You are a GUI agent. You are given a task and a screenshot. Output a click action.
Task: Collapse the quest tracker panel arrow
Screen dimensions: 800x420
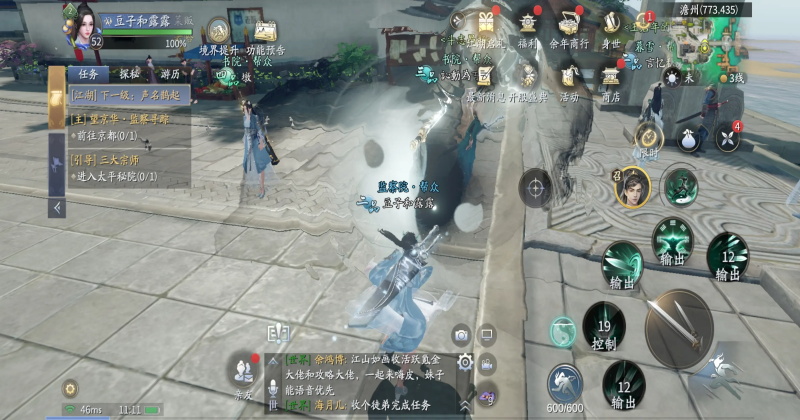click(x=57, y=208)
